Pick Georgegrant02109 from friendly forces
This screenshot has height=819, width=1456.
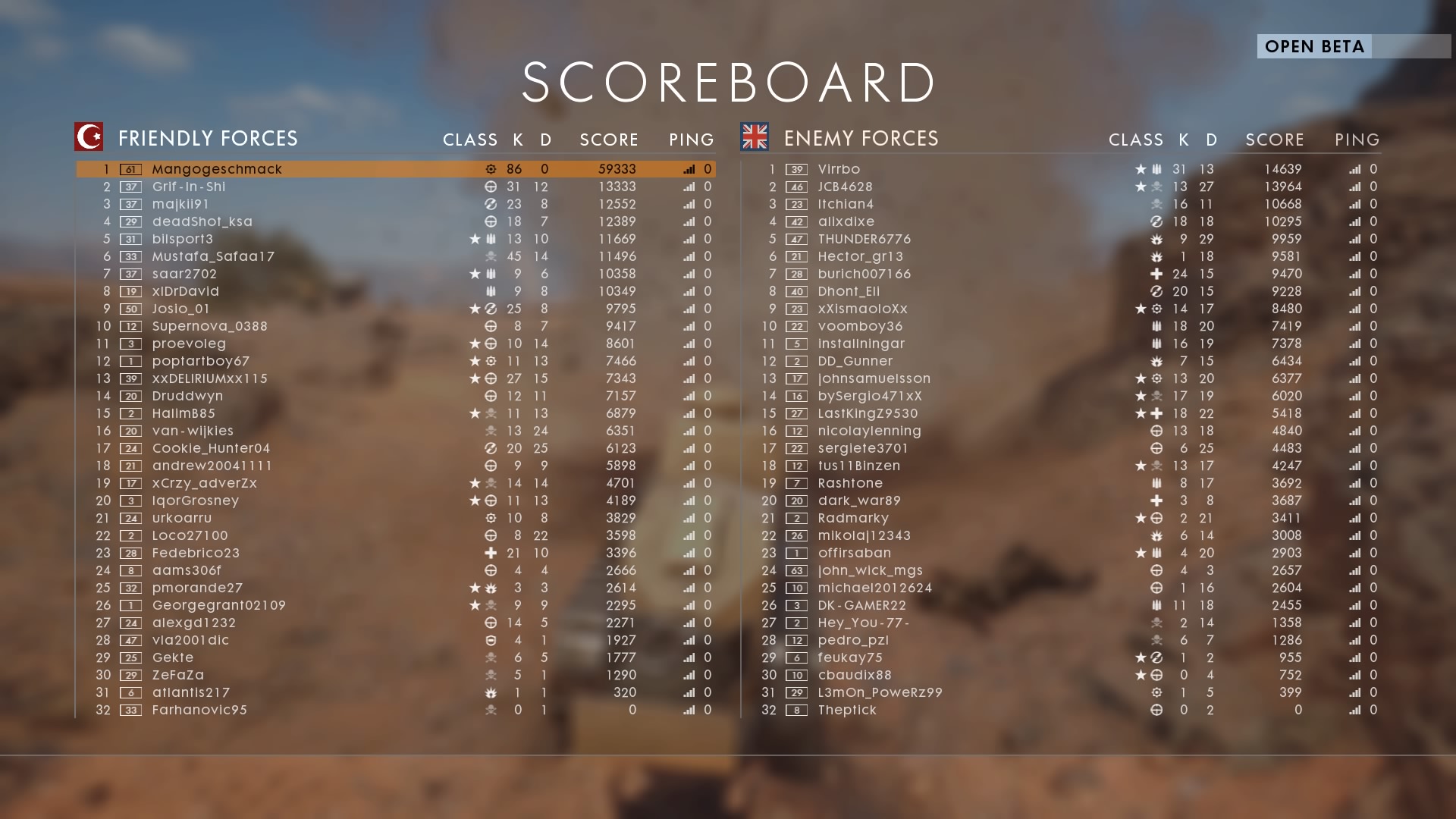coord(218,605)
